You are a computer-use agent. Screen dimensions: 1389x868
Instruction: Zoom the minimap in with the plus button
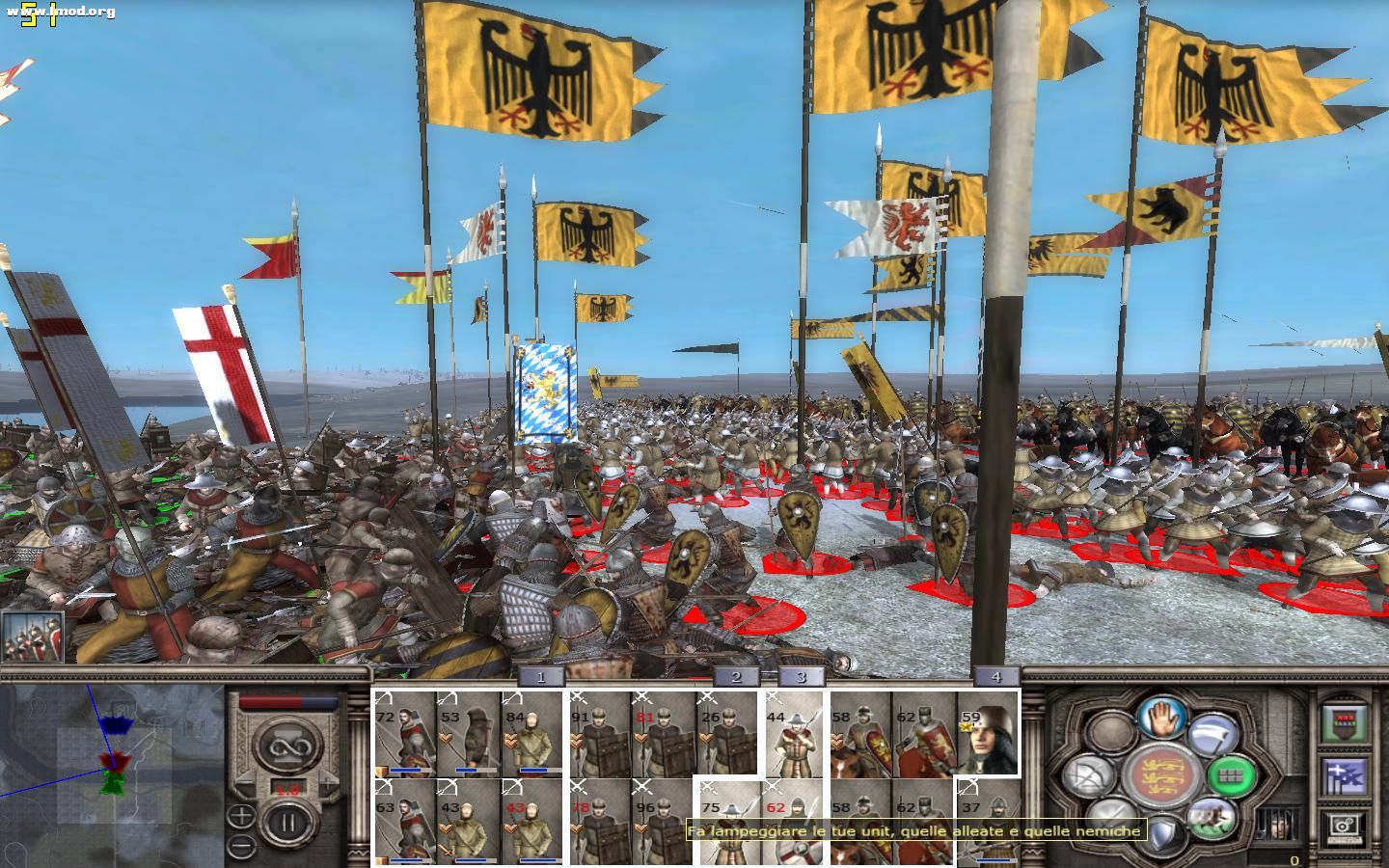(241, 815)
